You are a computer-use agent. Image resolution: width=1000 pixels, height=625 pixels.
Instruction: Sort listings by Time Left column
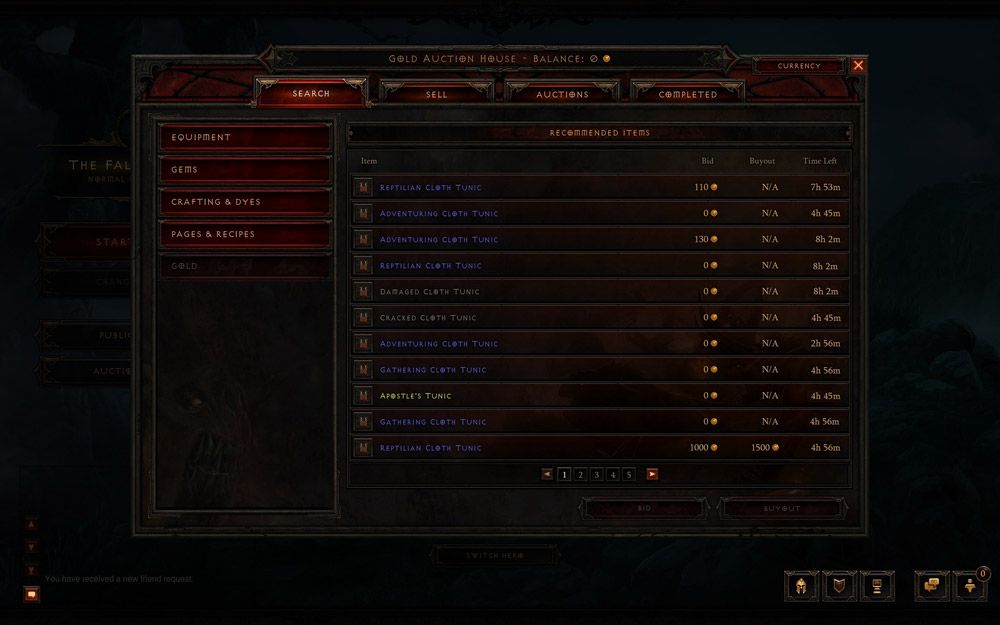pyautogui.click(x=819, y=161)
